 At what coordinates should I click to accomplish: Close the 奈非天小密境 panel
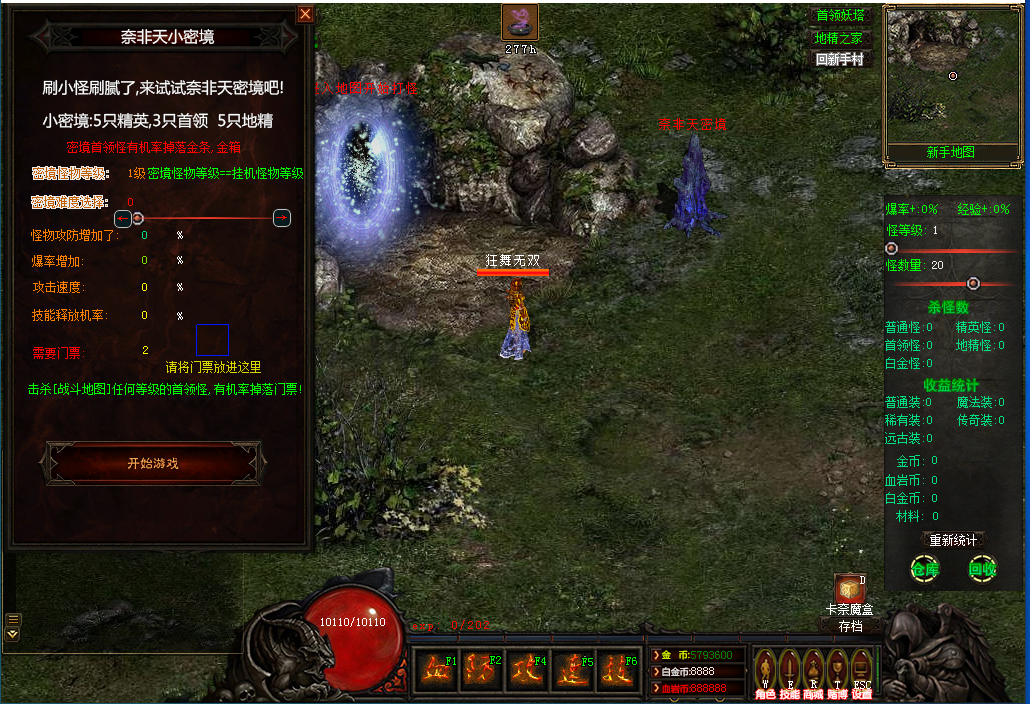(x=305, y=14)
